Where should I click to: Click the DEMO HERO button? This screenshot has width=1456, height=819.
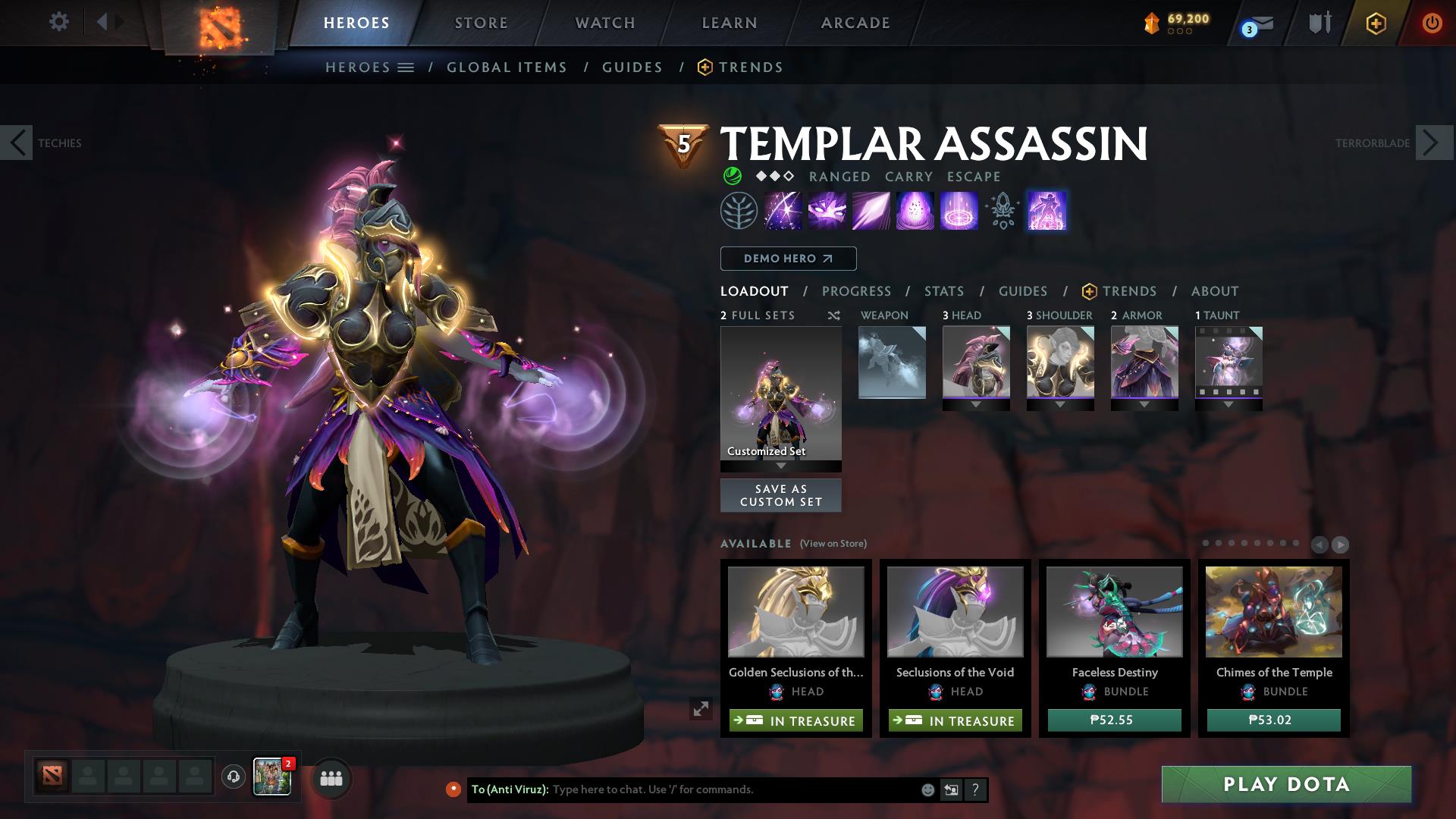coord(787,258)
